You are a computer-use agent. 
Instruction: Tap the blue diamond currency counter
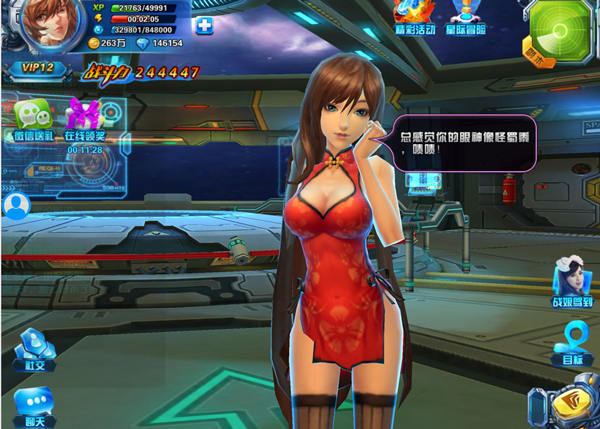pyautogui.click(x=158, y=44)
